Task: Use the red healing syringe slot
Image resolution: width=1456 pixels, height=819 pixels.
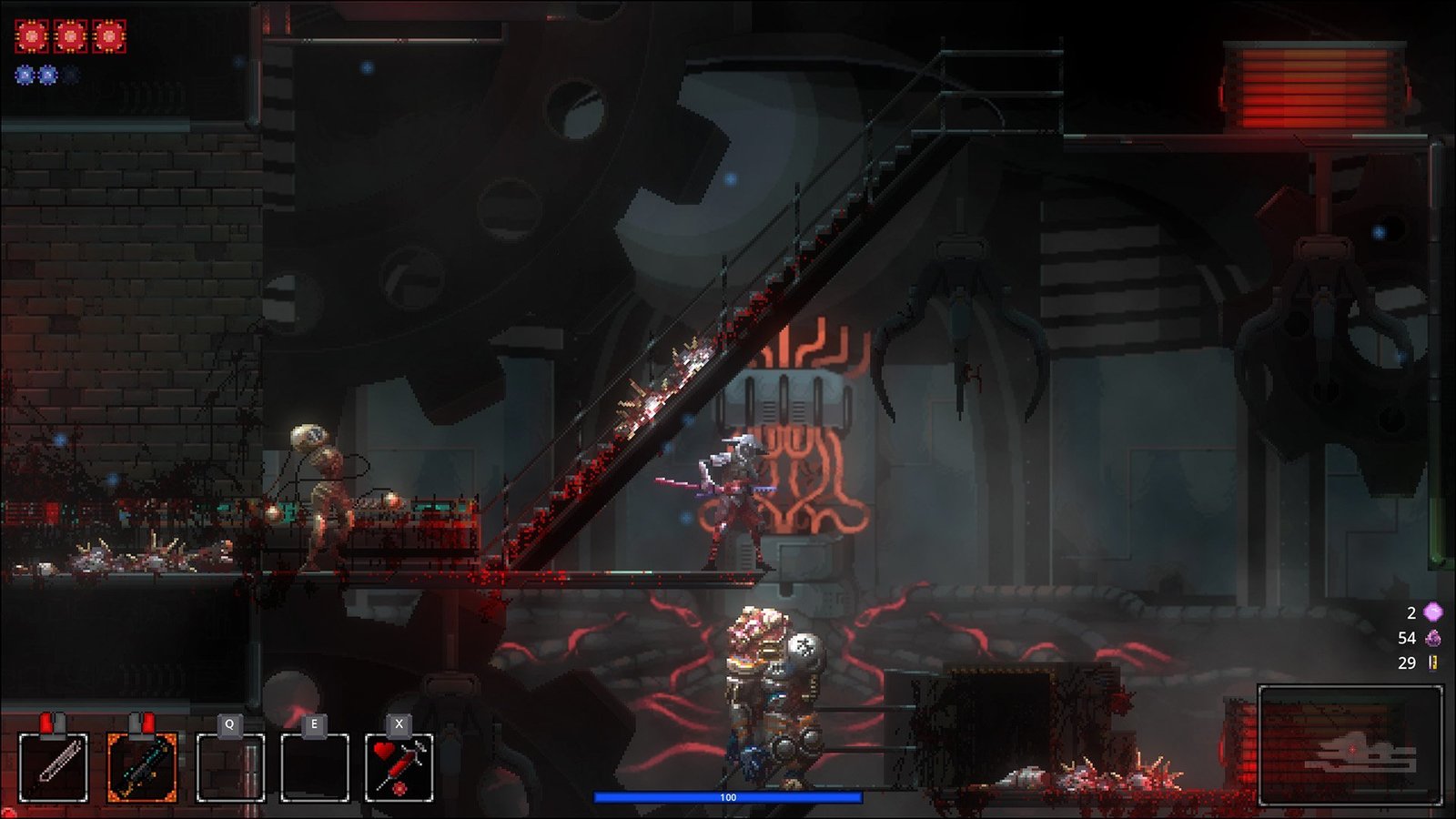Action: click(x=399, y=767)
